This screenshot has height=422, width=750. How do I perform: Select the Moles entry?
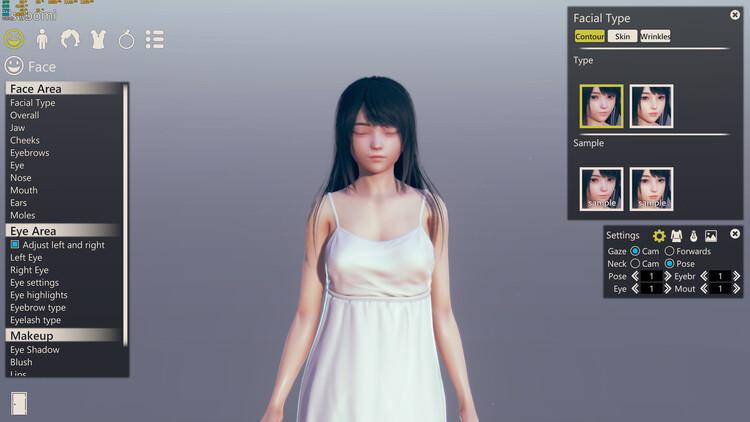coord(22,215)
